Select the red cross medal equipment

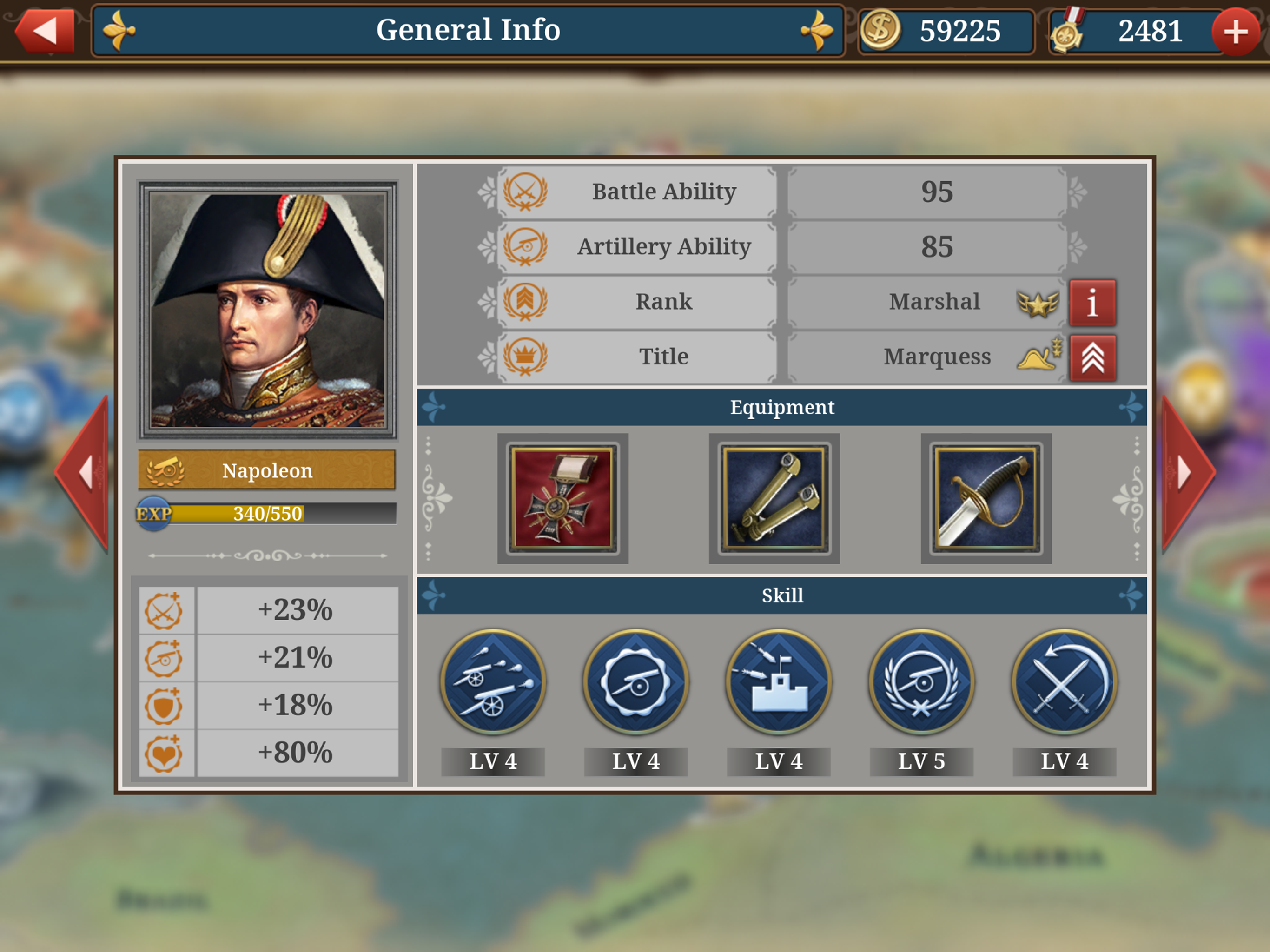[x=562, y=498]
